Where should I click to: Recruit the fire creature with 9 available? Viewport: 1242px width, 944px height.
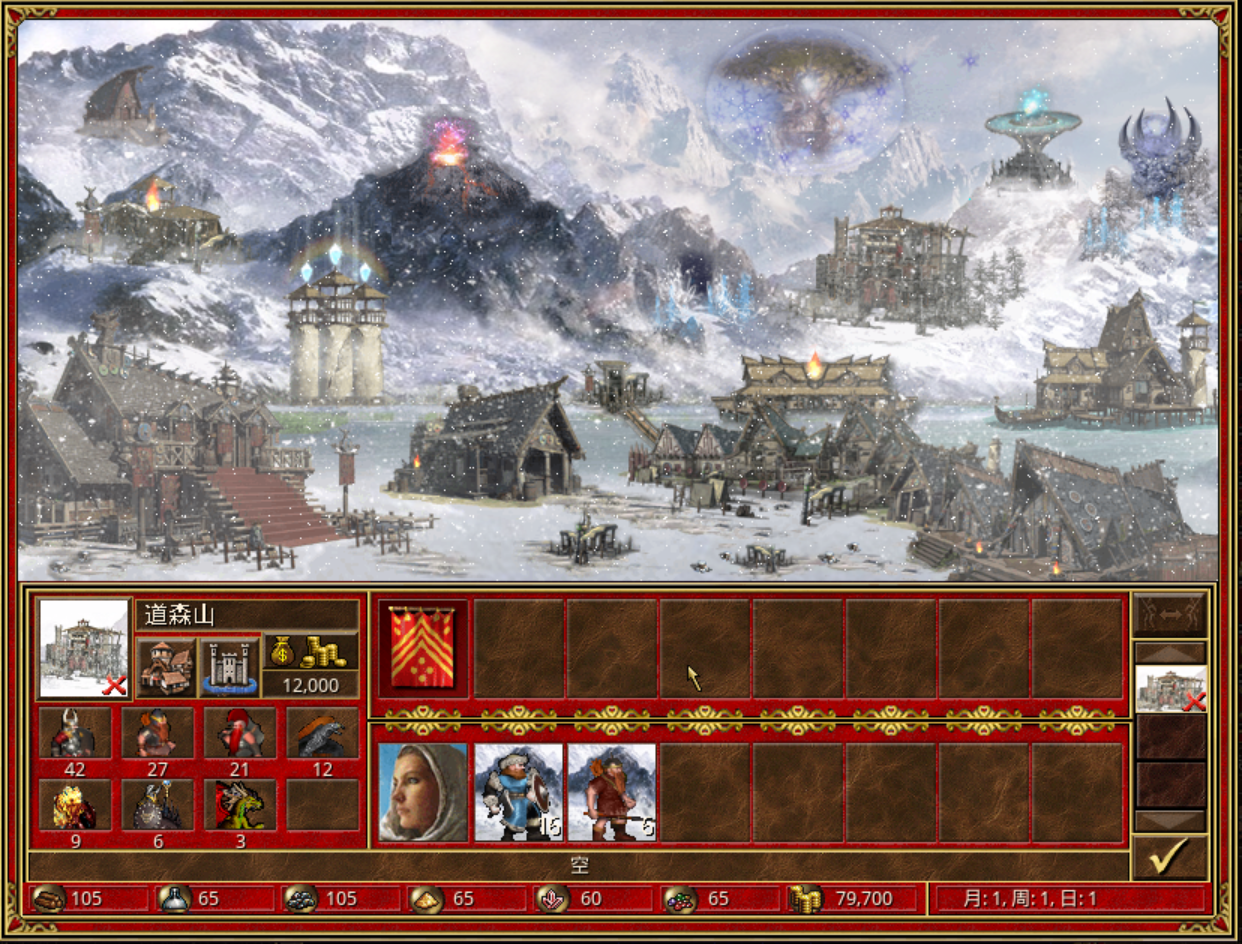(74, 805)
